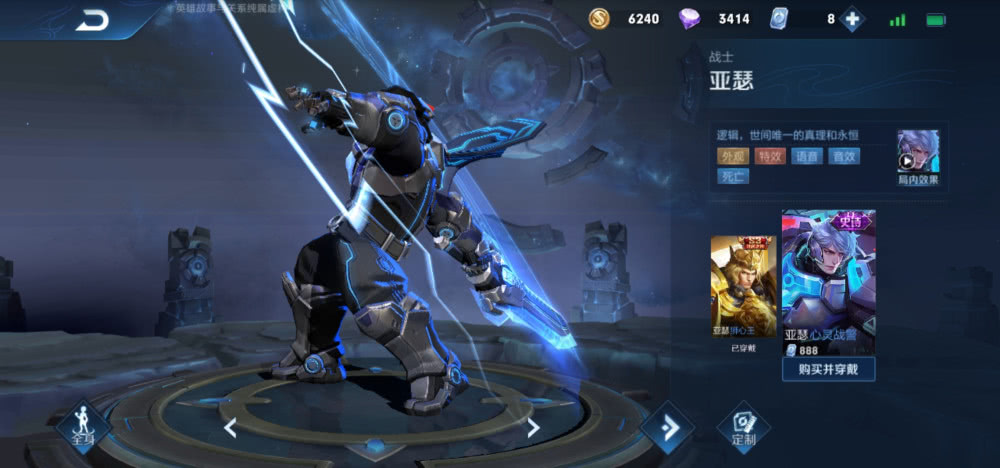Select the 死亡 death effect tag
The width and height of the screenshot is (1000, 468).
pyautogui.click(x=732, y=177)
